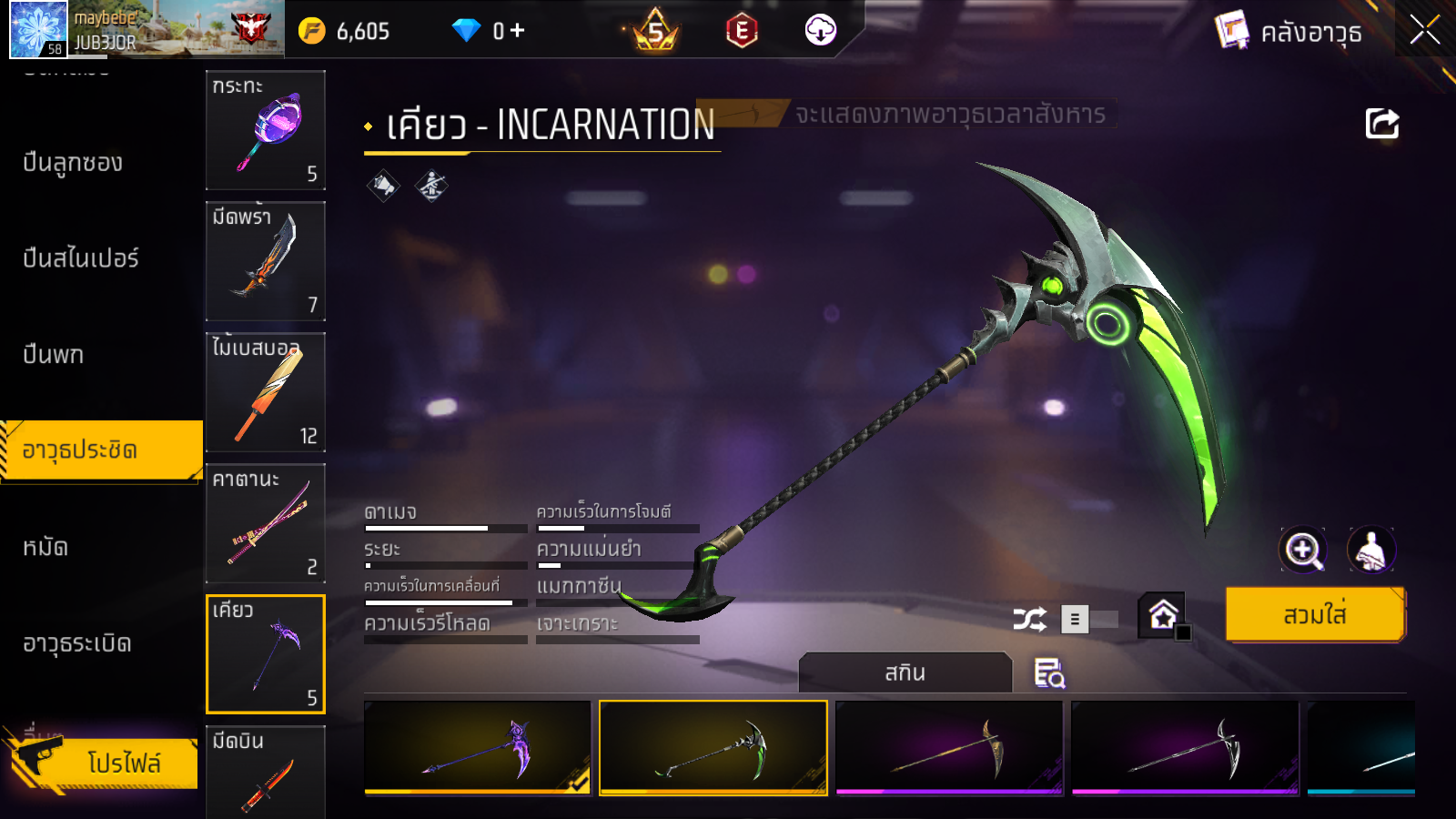Share the Incarnation scythe skin
The height and width of the screenshot is (819, 1456).
1381,124
